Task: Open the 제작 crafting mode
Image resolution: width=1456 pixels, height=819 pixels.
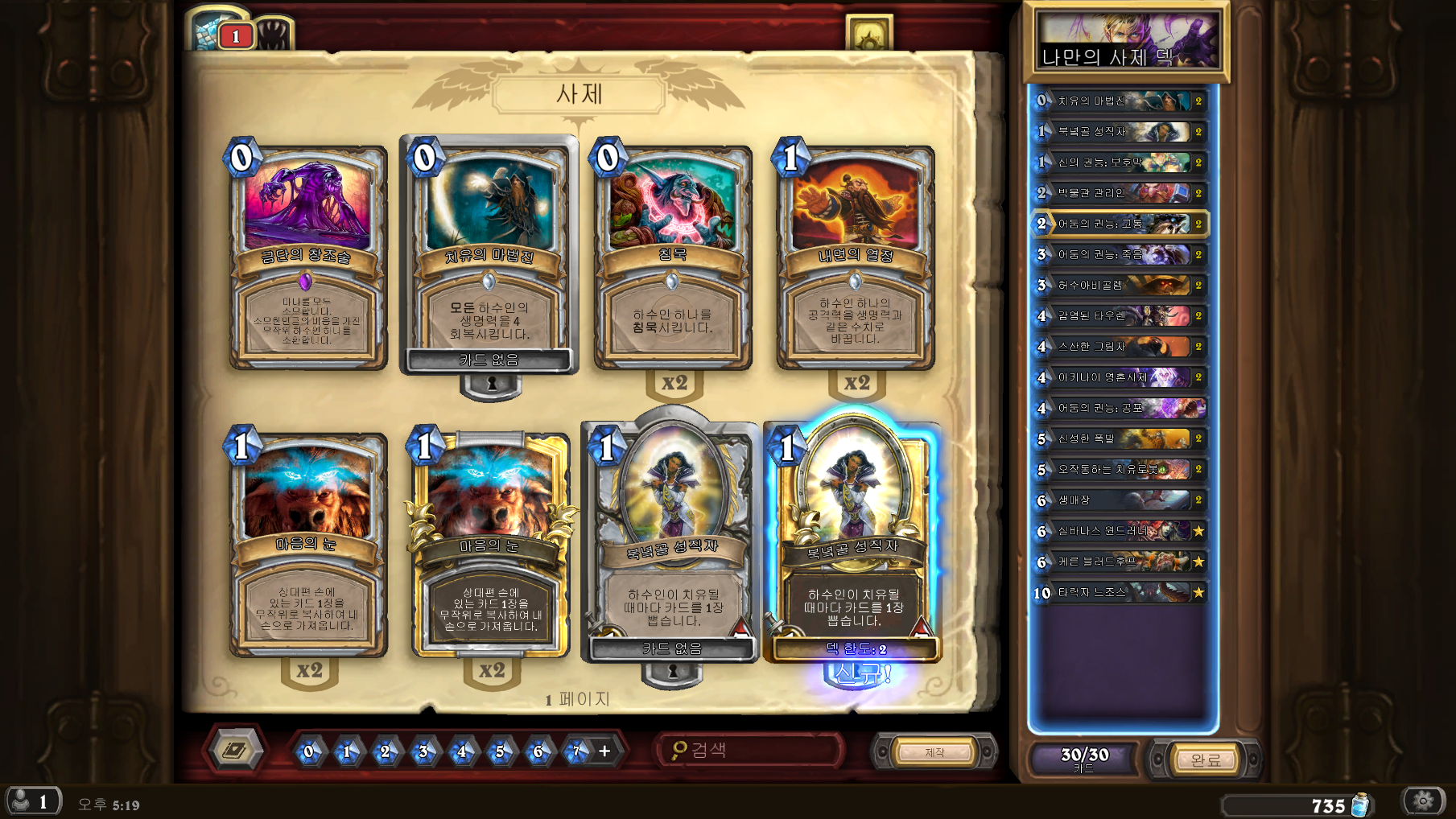Action: point(934,752)
